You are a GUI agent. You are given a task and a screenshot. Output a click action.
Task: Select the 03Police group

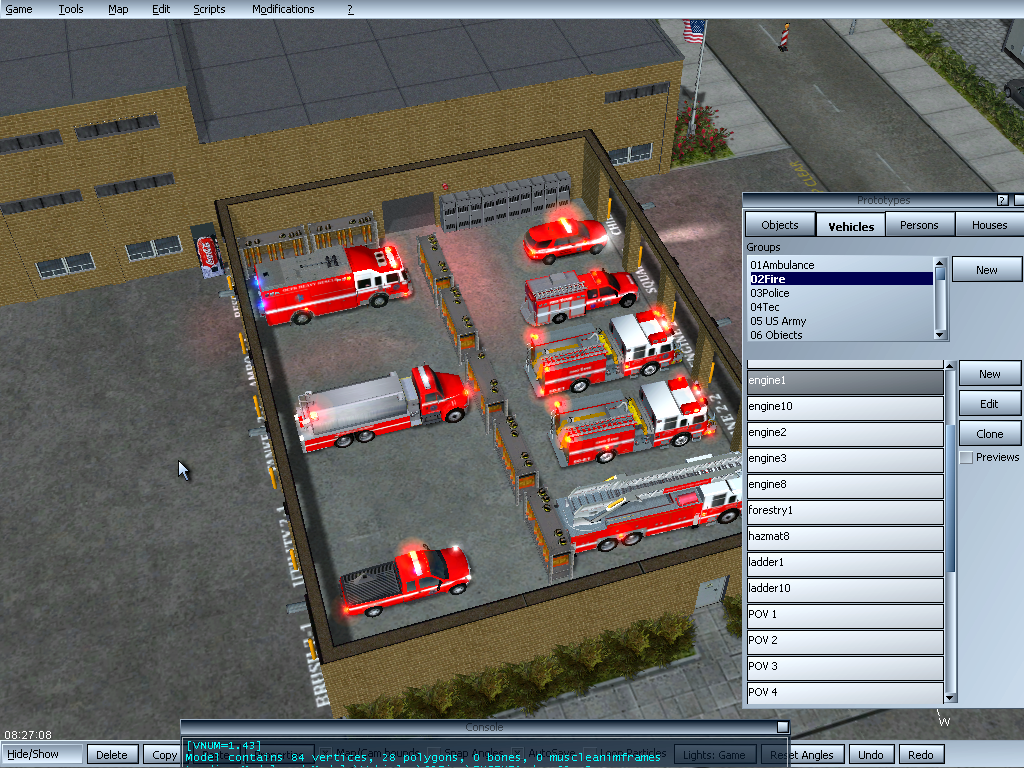click(x=770, y=293)
